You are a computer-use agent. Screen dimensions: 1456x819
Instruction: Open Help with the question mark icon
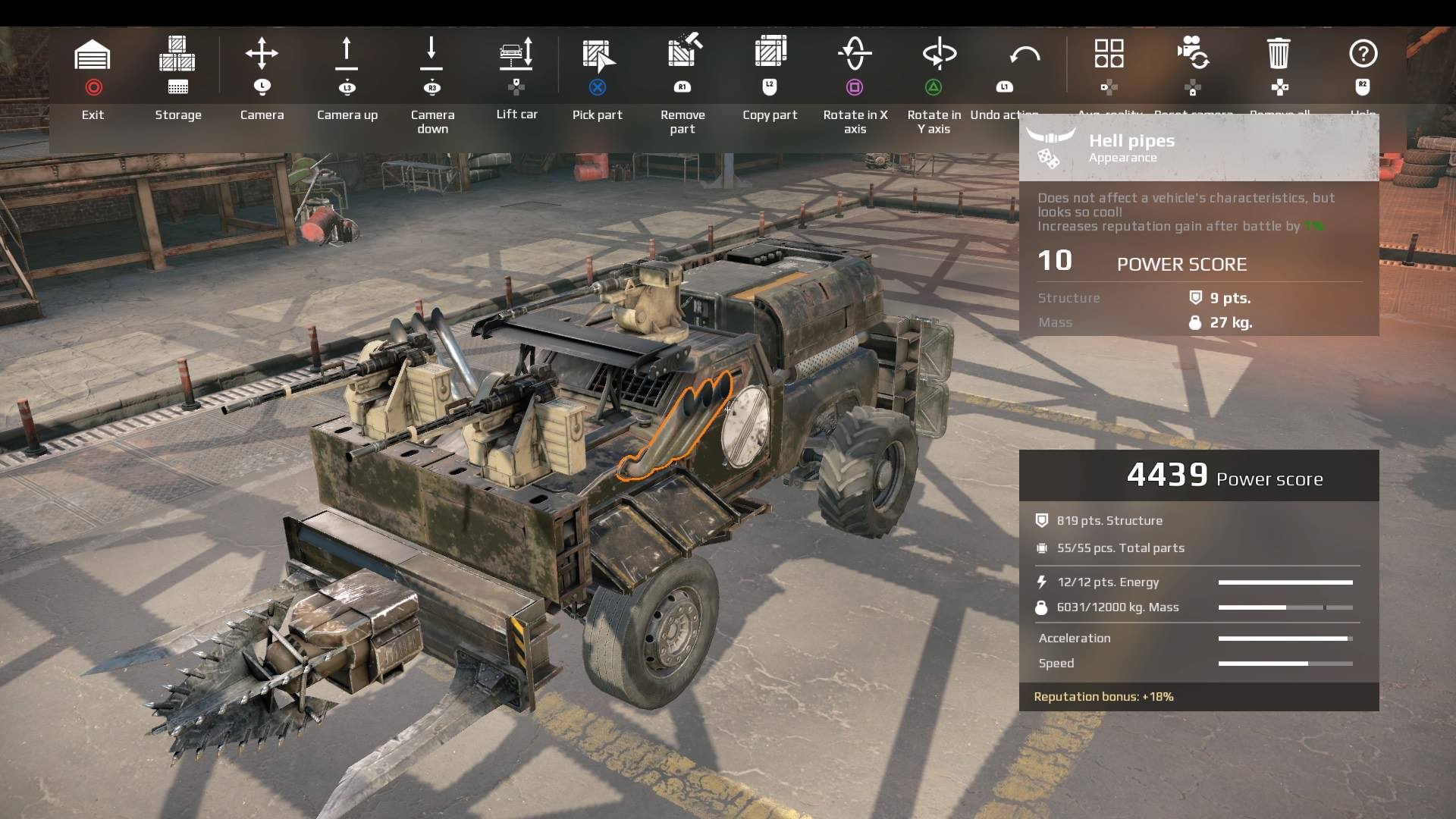click(1363, 55)
